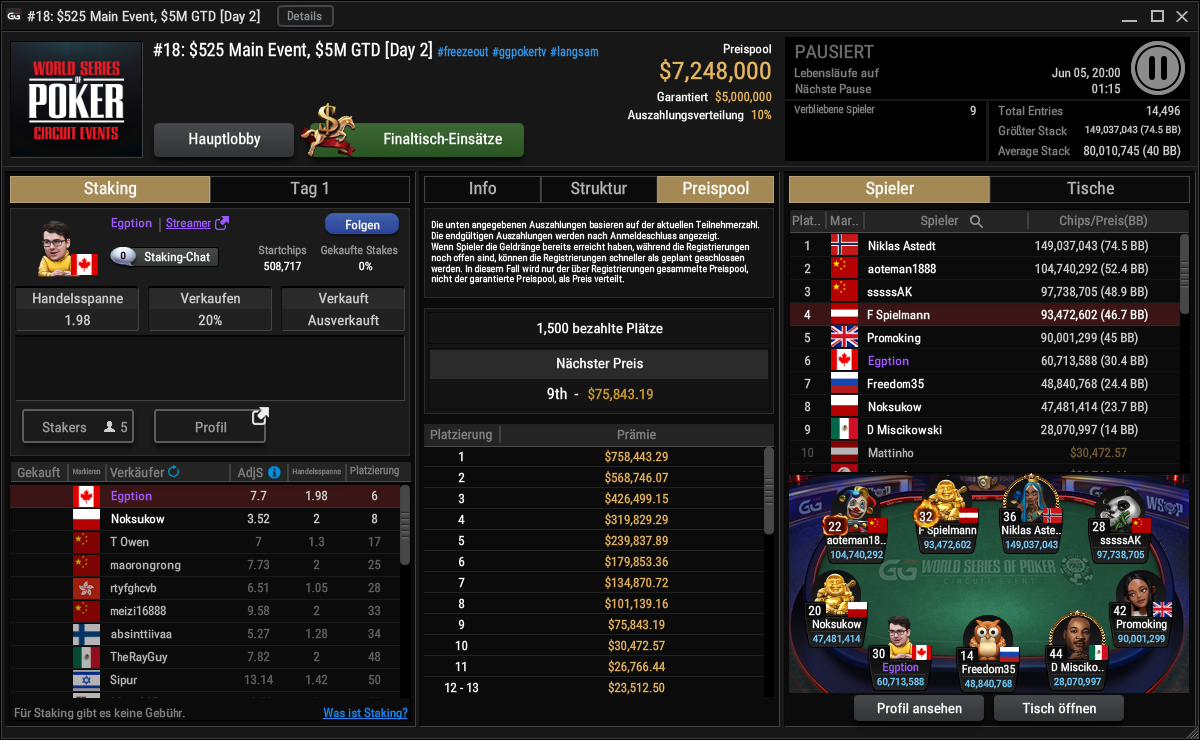Click Profil ansehen button
1200x740 pixels.
coord(919,708)
